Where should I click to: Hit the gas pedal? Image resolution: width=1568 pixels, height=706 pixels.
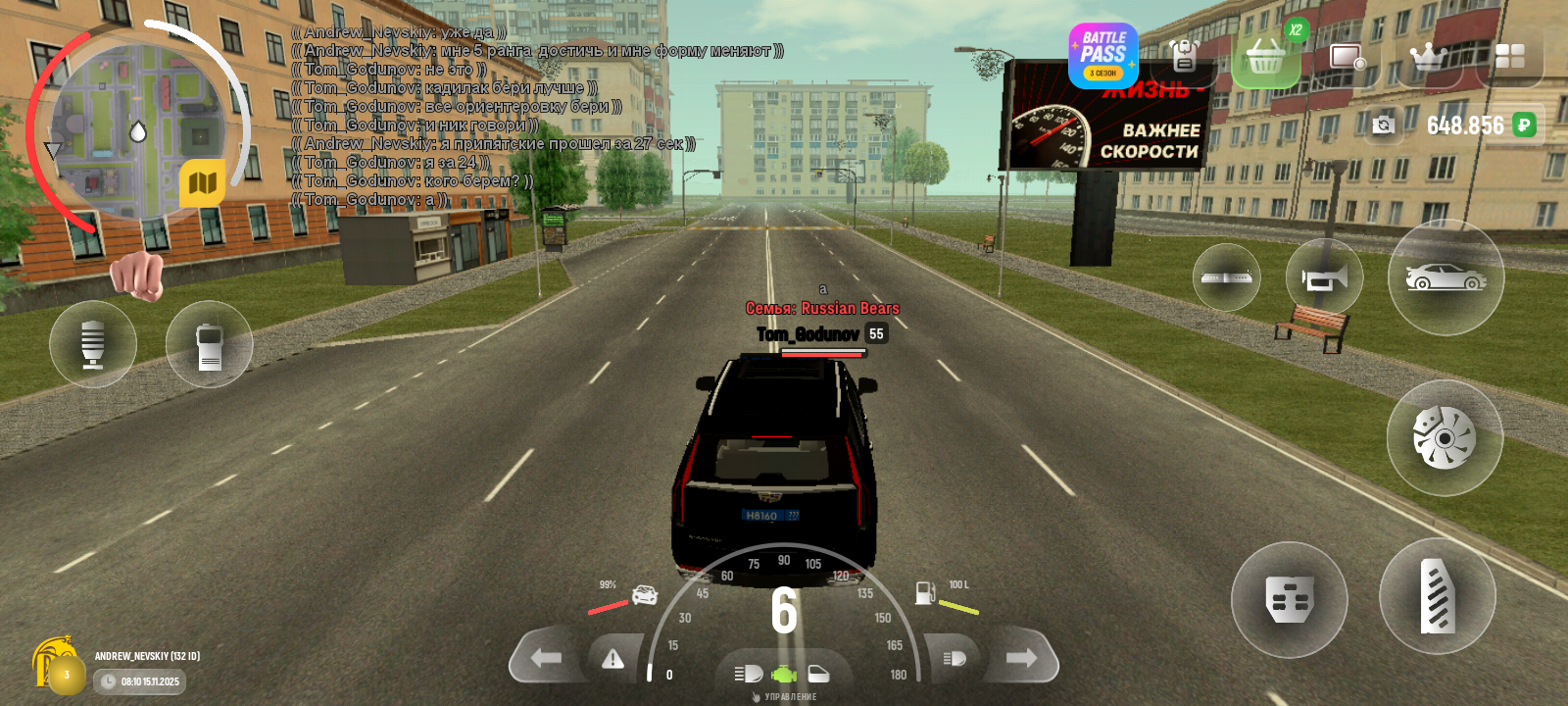(1437, 596)
